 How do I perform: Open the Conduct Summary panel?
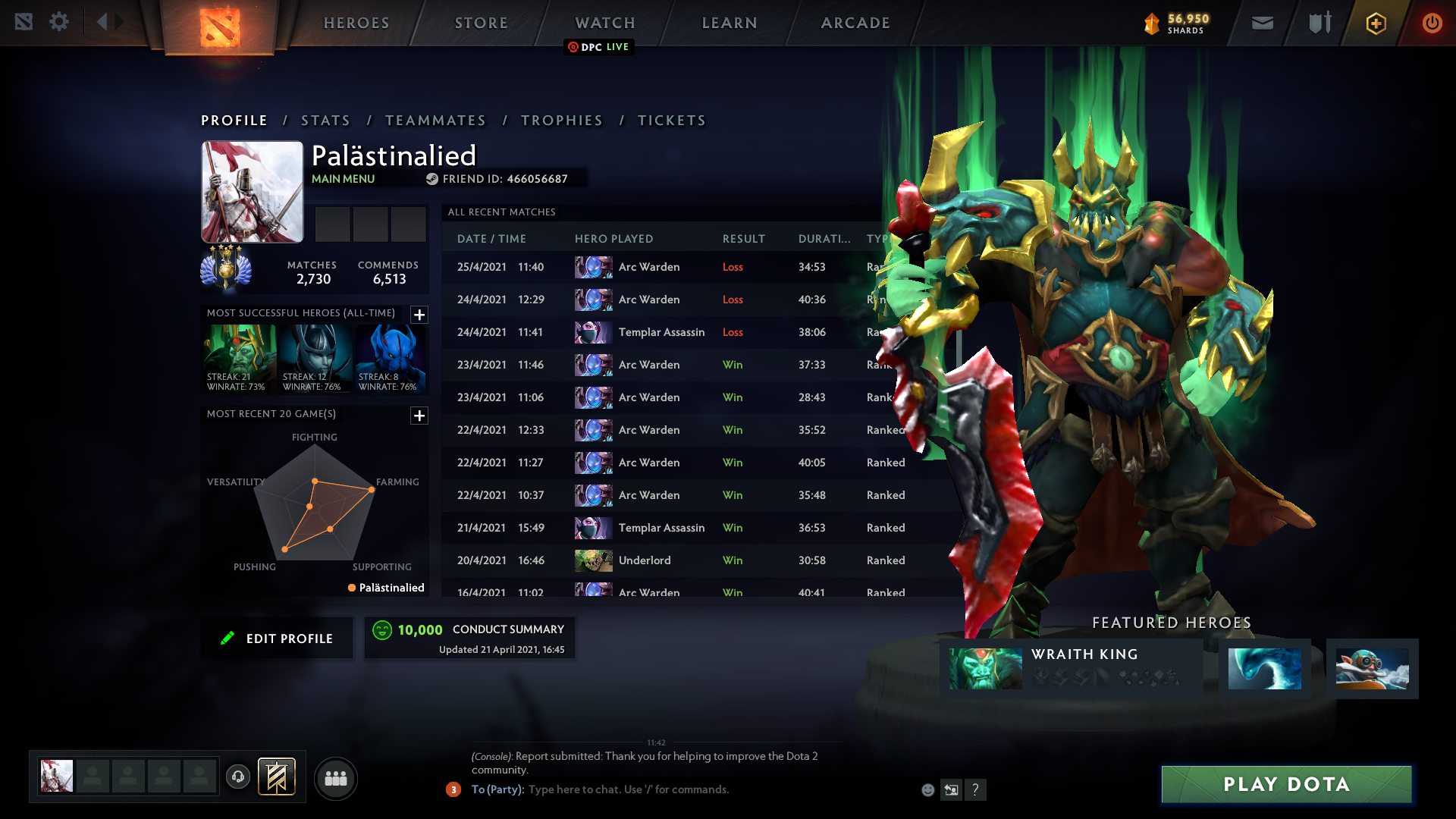point(470,638)
